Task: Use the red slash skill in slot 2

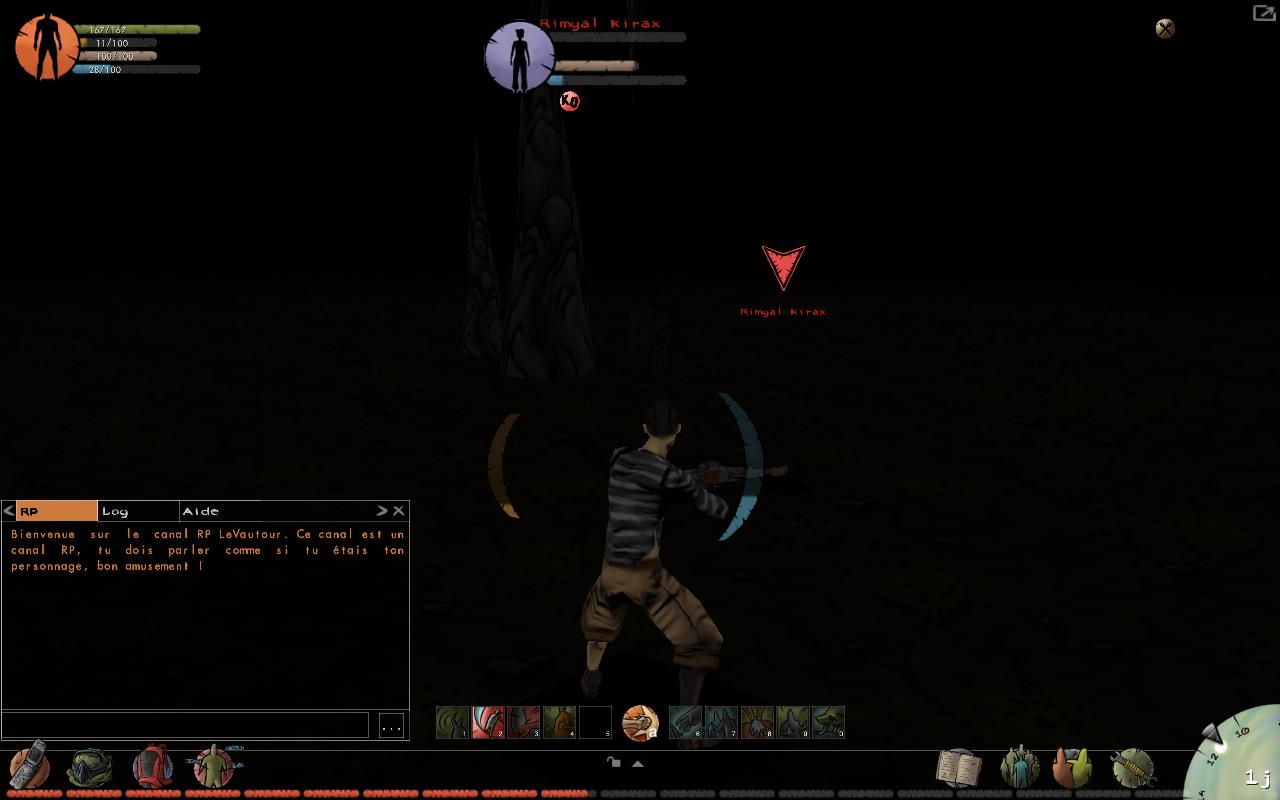Action: [488, 722]
